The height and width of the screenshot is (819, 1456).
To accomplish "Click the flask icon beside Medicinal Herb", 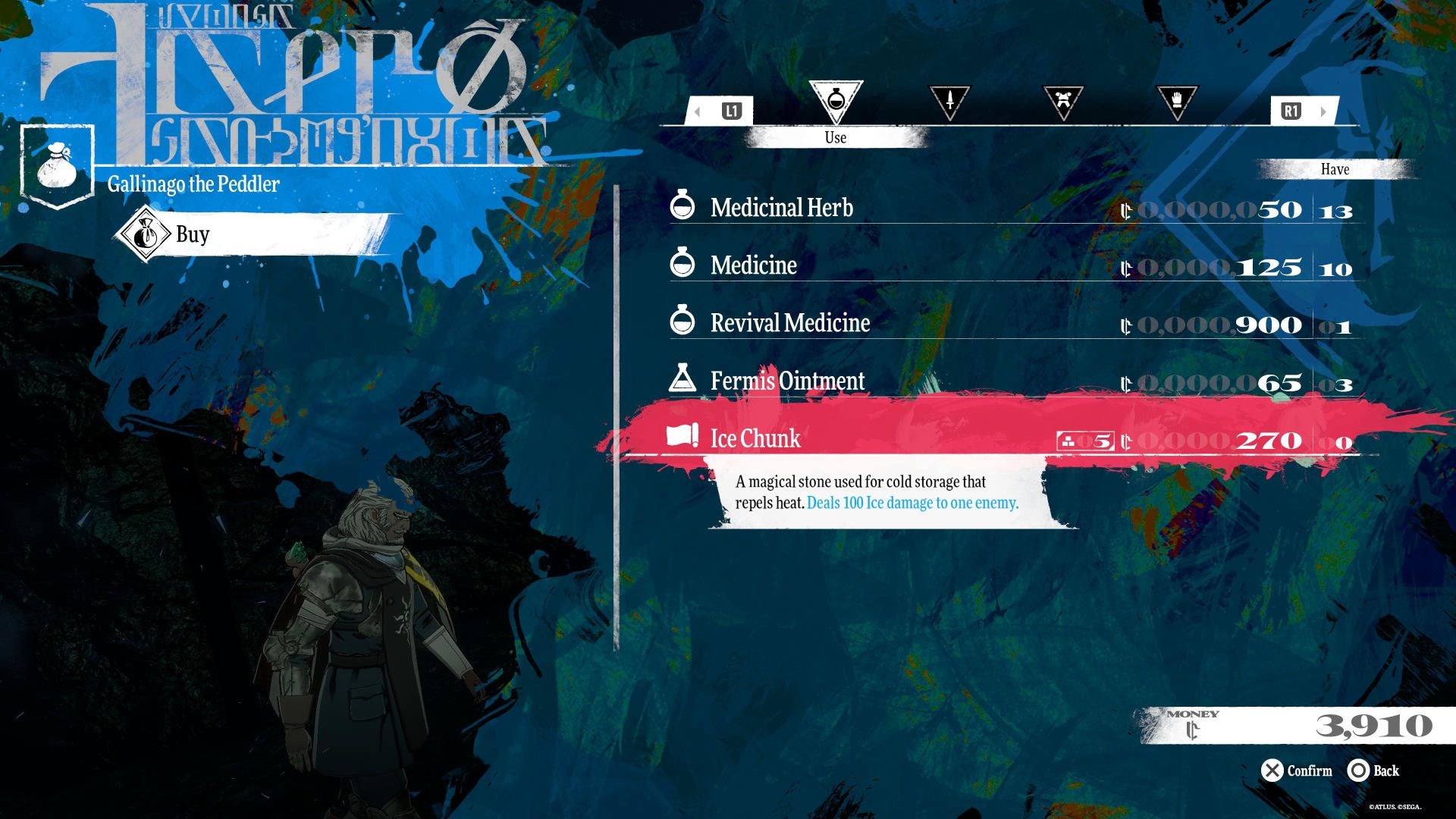I will [683, 206].
